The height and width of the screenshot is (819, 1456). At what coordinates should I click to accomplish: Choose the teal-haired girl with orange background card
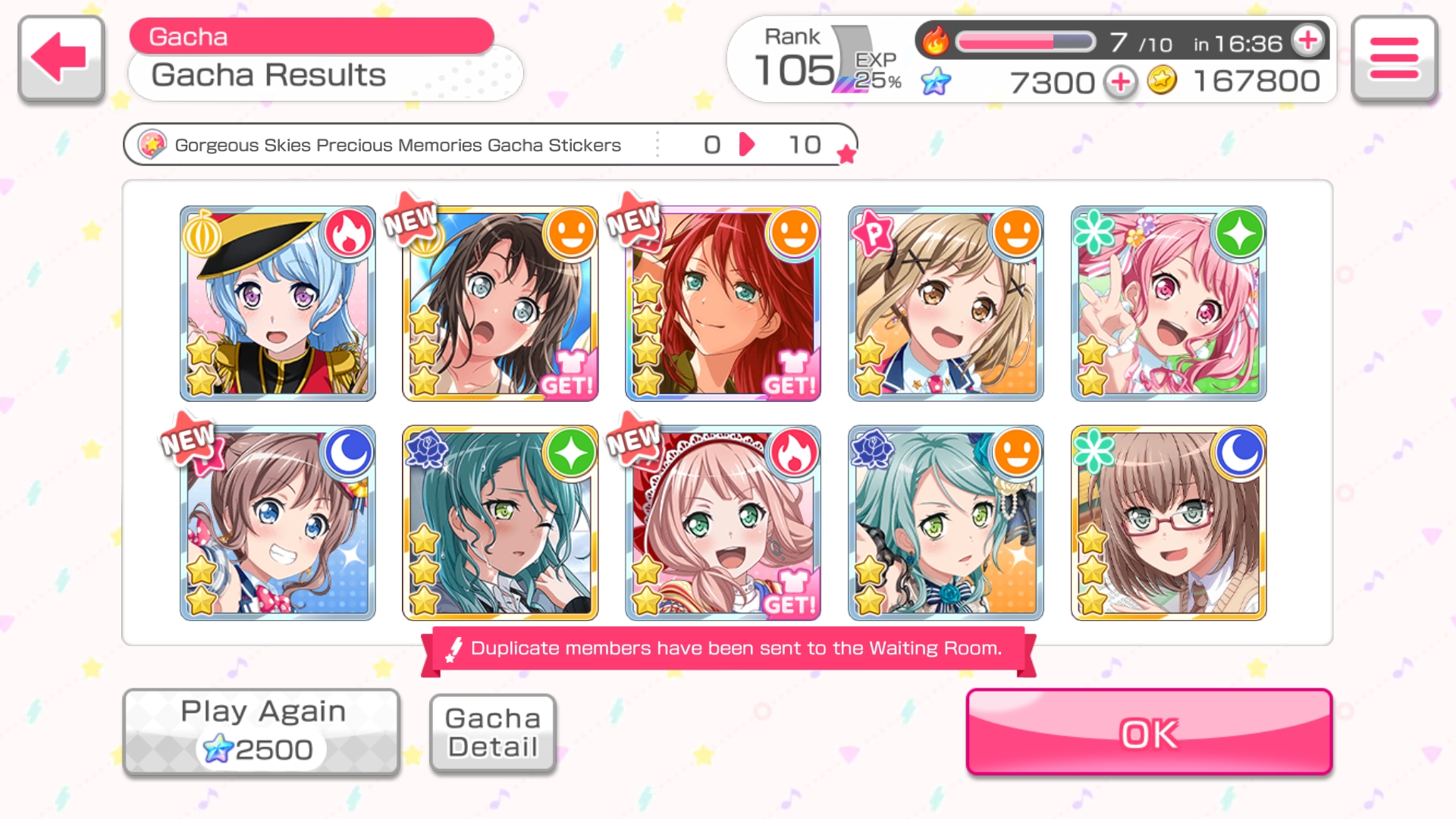[x=946, y=523]
